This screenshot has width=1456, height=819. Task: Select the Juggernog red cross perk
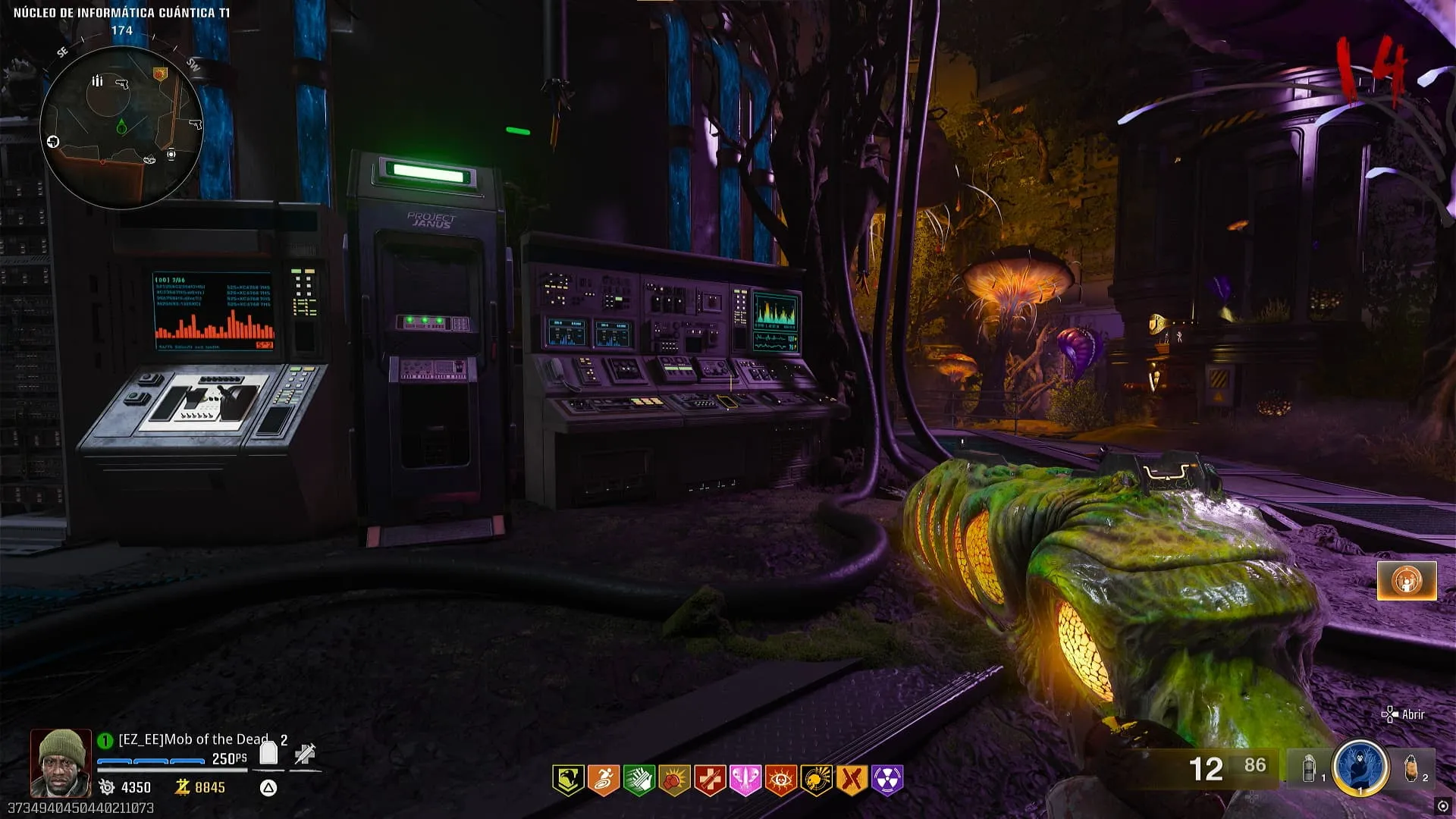click(710, 780)
